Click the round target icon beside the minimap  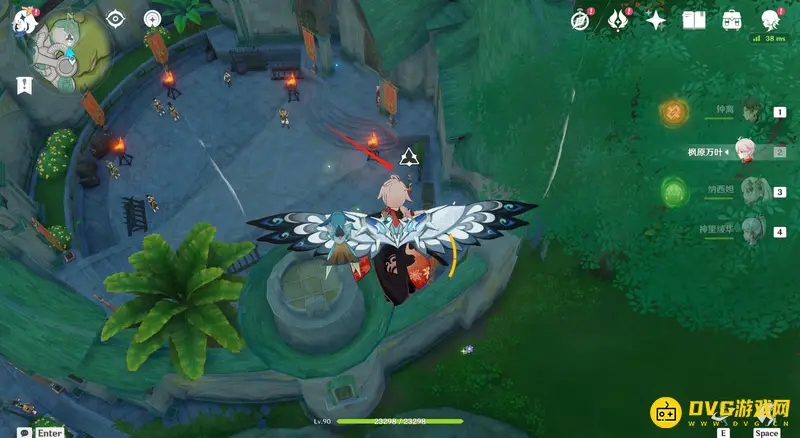(x=152, y=18)
